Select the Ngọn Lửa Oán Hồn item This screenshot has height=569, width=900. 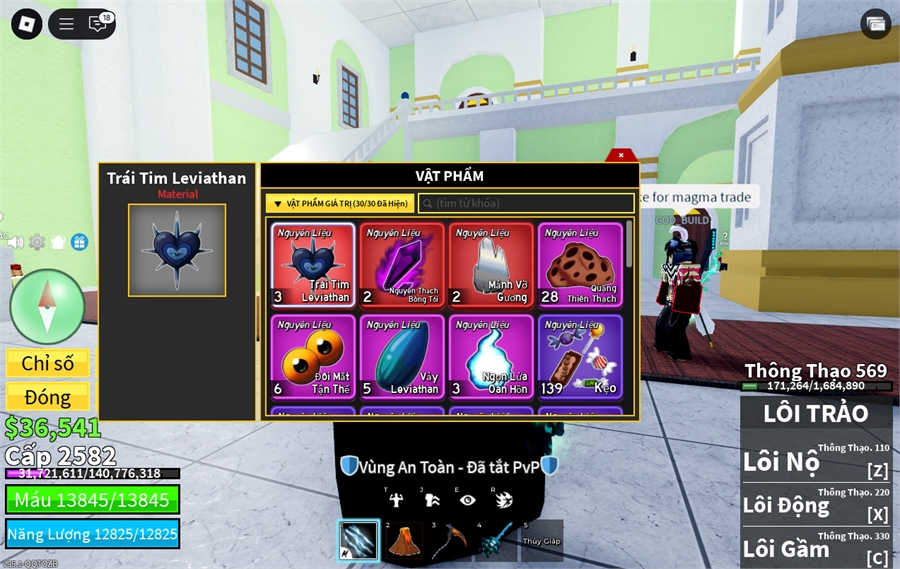pos(491,356)
